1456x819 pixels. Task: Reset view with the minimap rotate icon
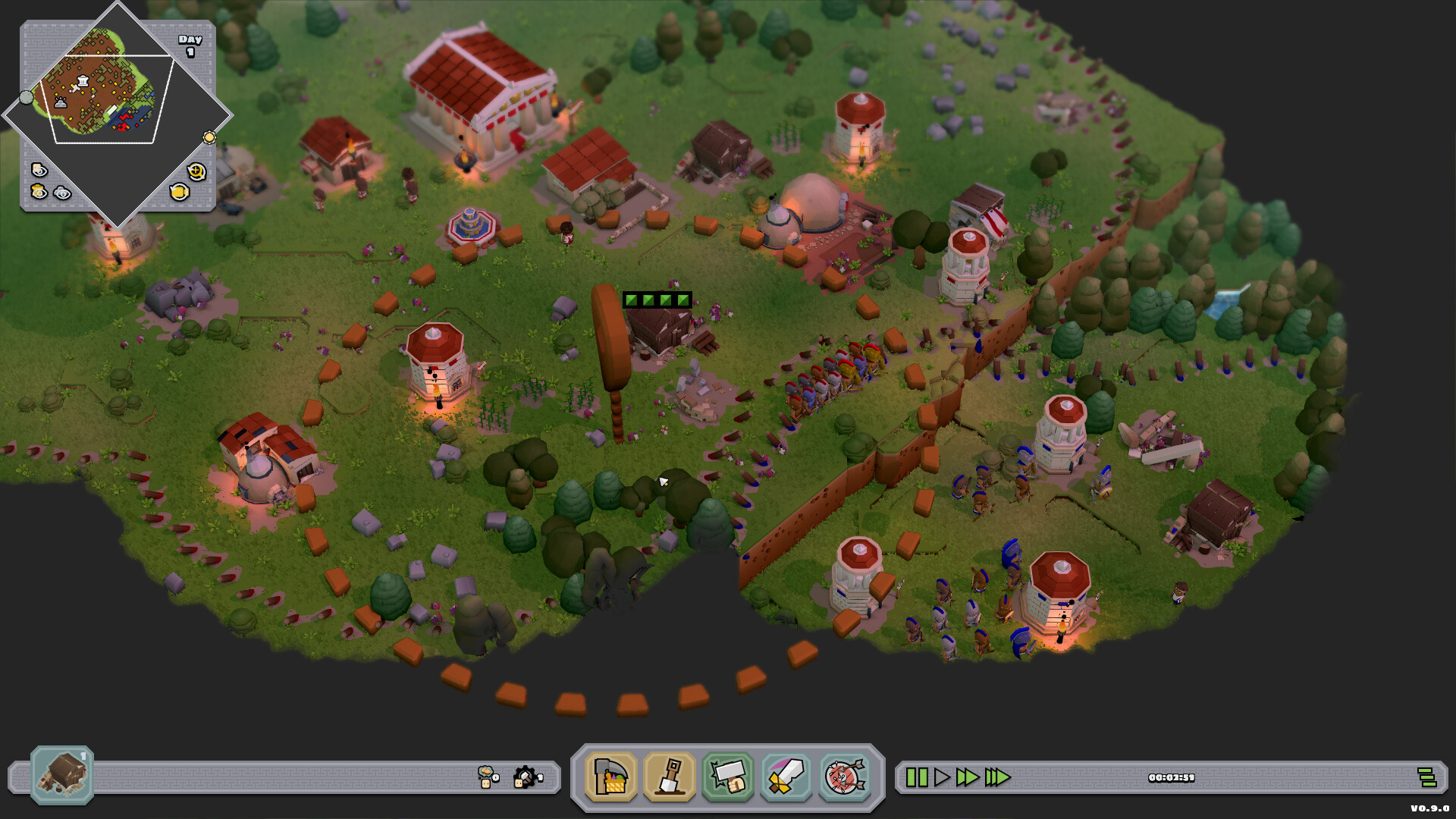tap(180, 191)
